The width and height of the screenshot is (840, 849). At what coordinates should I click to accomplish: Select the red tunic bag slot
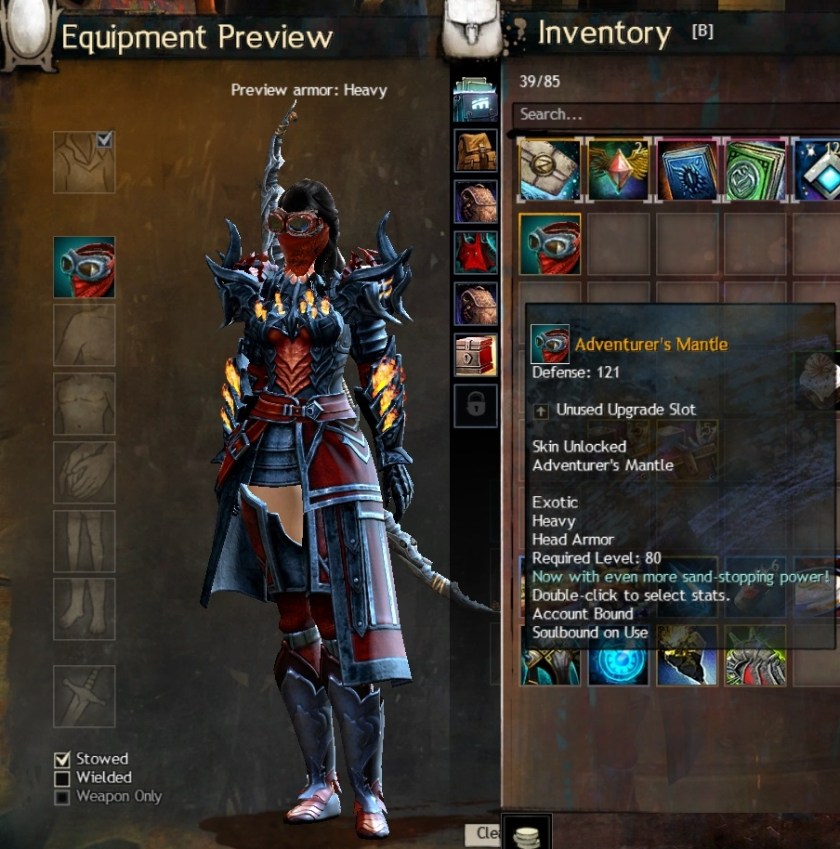tap(476, 252)
